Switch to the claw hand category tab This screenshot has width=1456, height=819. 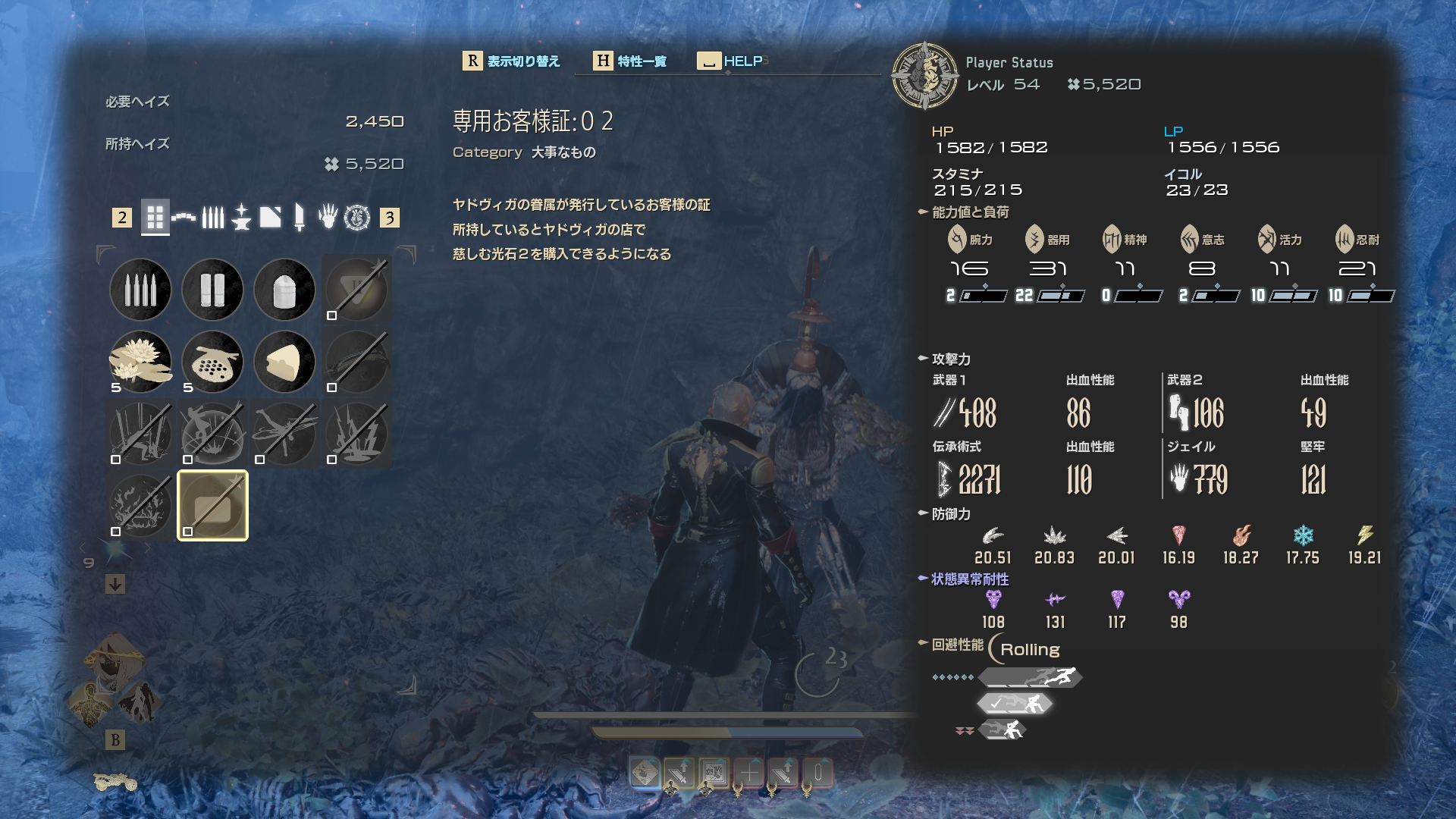click(328, 218)
